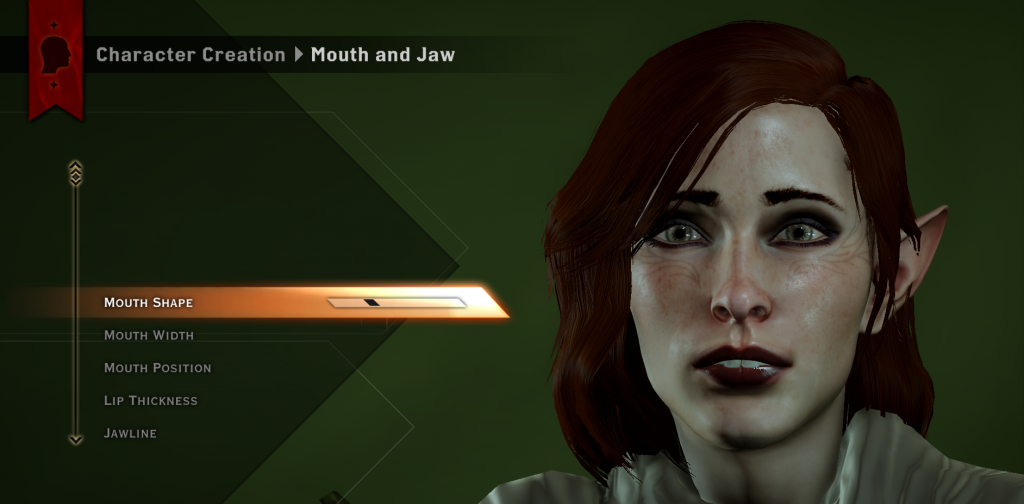1024x504 pixels.
Task: Go back to Character Creation breadcrumb
Action: tap(190, 55)
